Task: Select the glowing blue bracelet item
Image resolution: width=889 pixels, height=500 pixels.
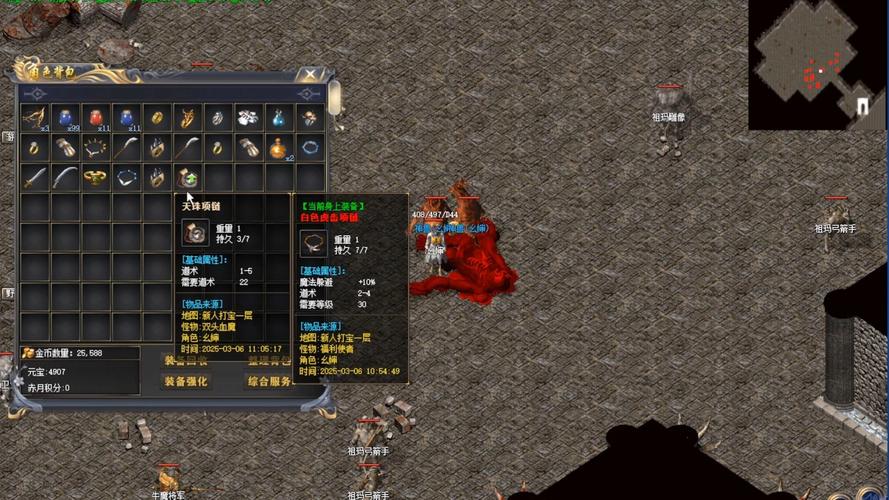Action: point(310,148)
